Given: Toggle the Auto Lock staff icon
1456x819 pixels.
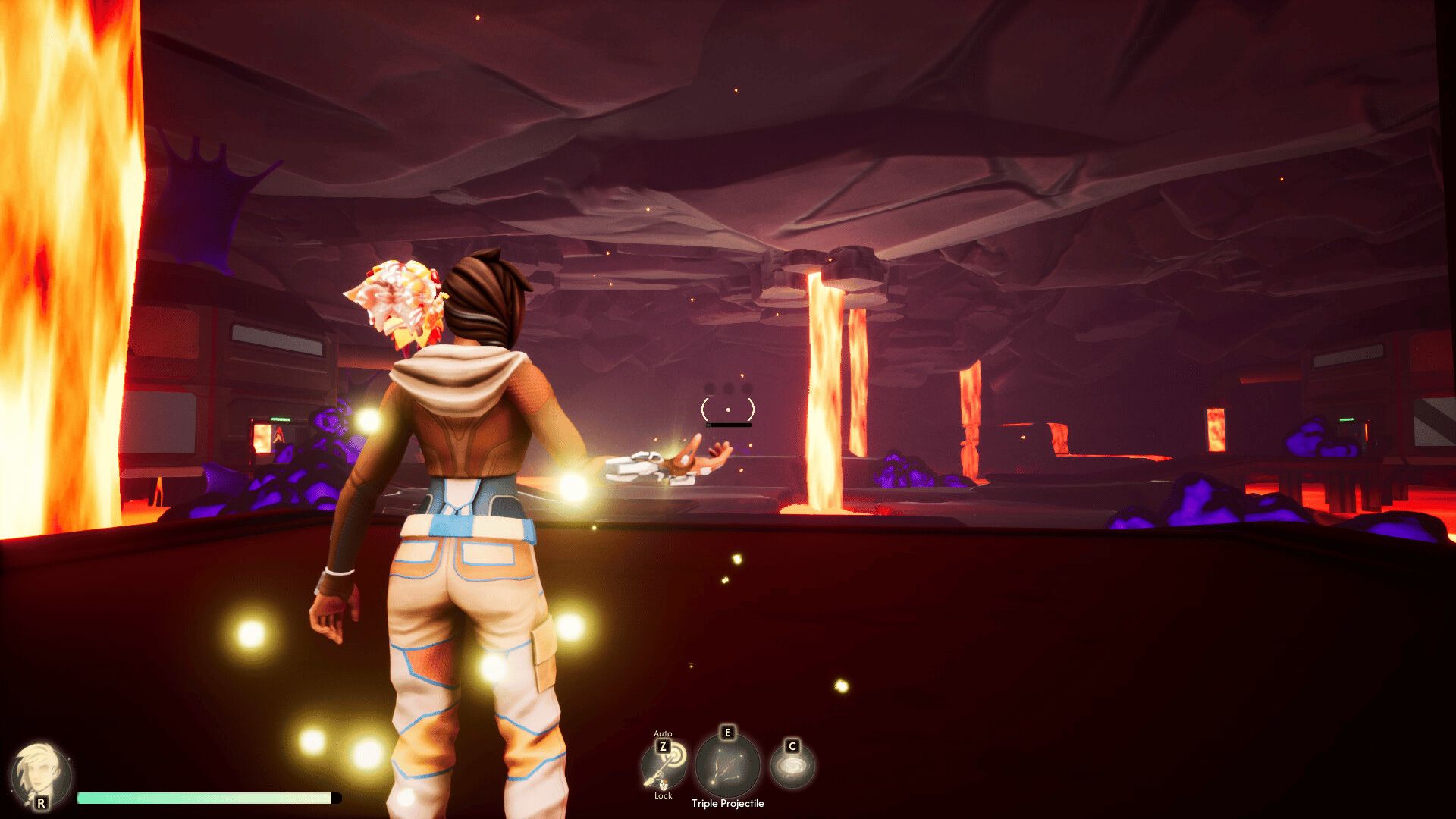Looking at the screenshot, I should point(664,766).
